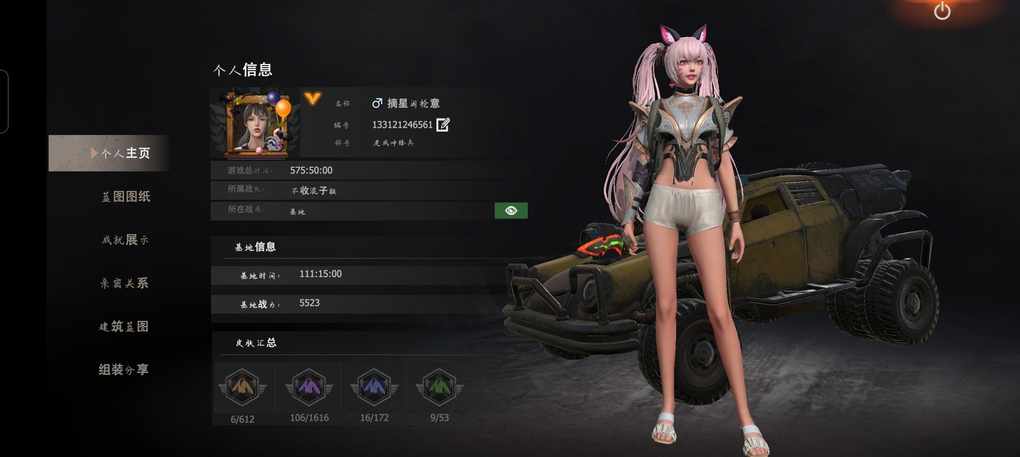Open the 个人主页 tab
Screen dimensions: 1020x457
tap(118, 153)
